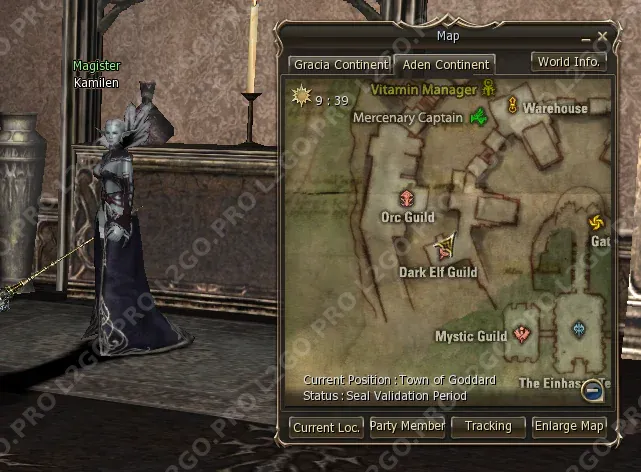Switch to the Gracia Continent tab
Image resolution: width=641 pixels, height=472 pixels.
coord(339,65)
